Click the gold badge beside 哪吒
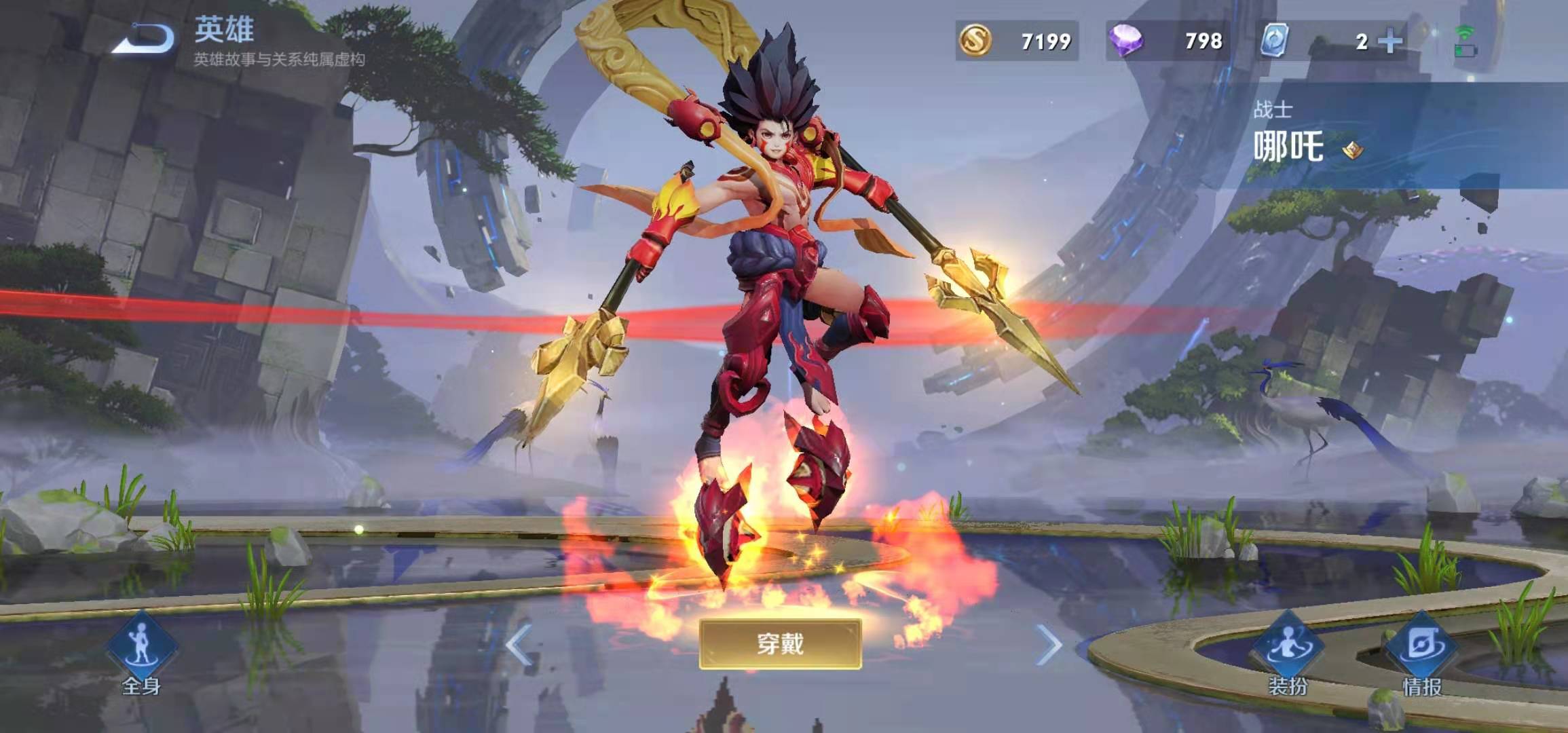1568x733 pixels. (x=1353, y=149)
